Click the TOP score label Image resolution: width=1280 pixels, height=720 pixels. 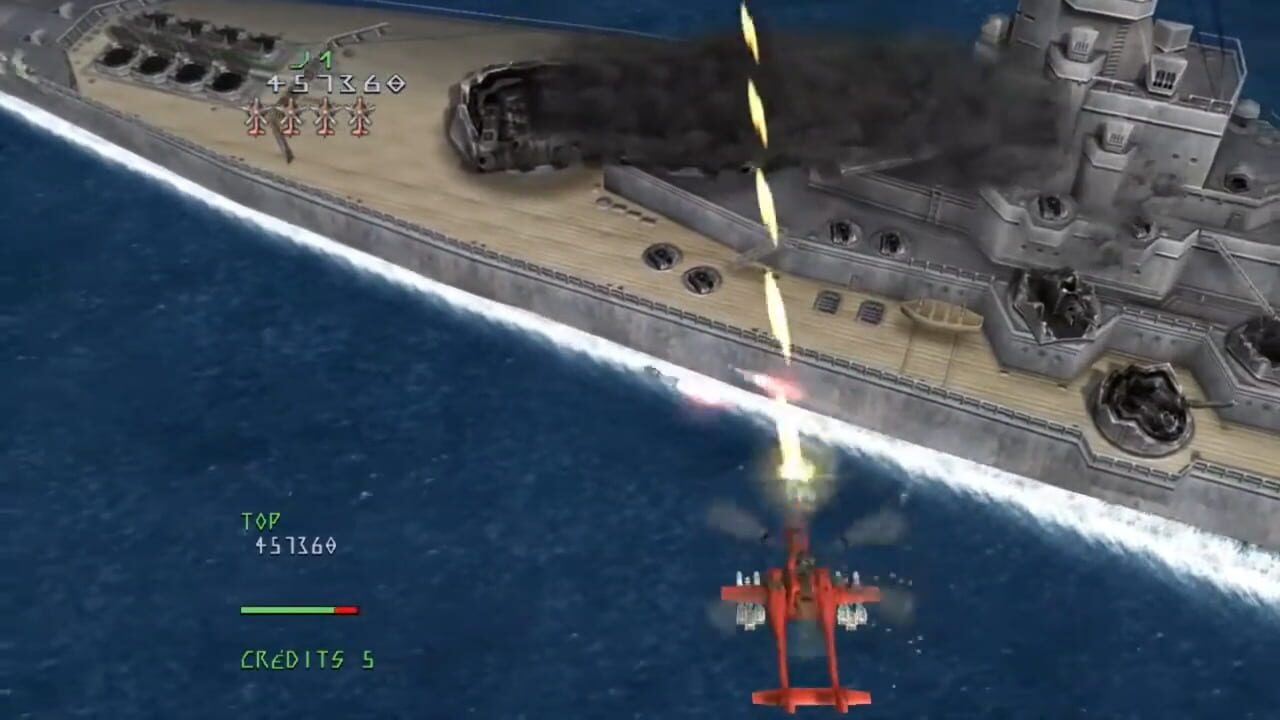tap(258, 520)
